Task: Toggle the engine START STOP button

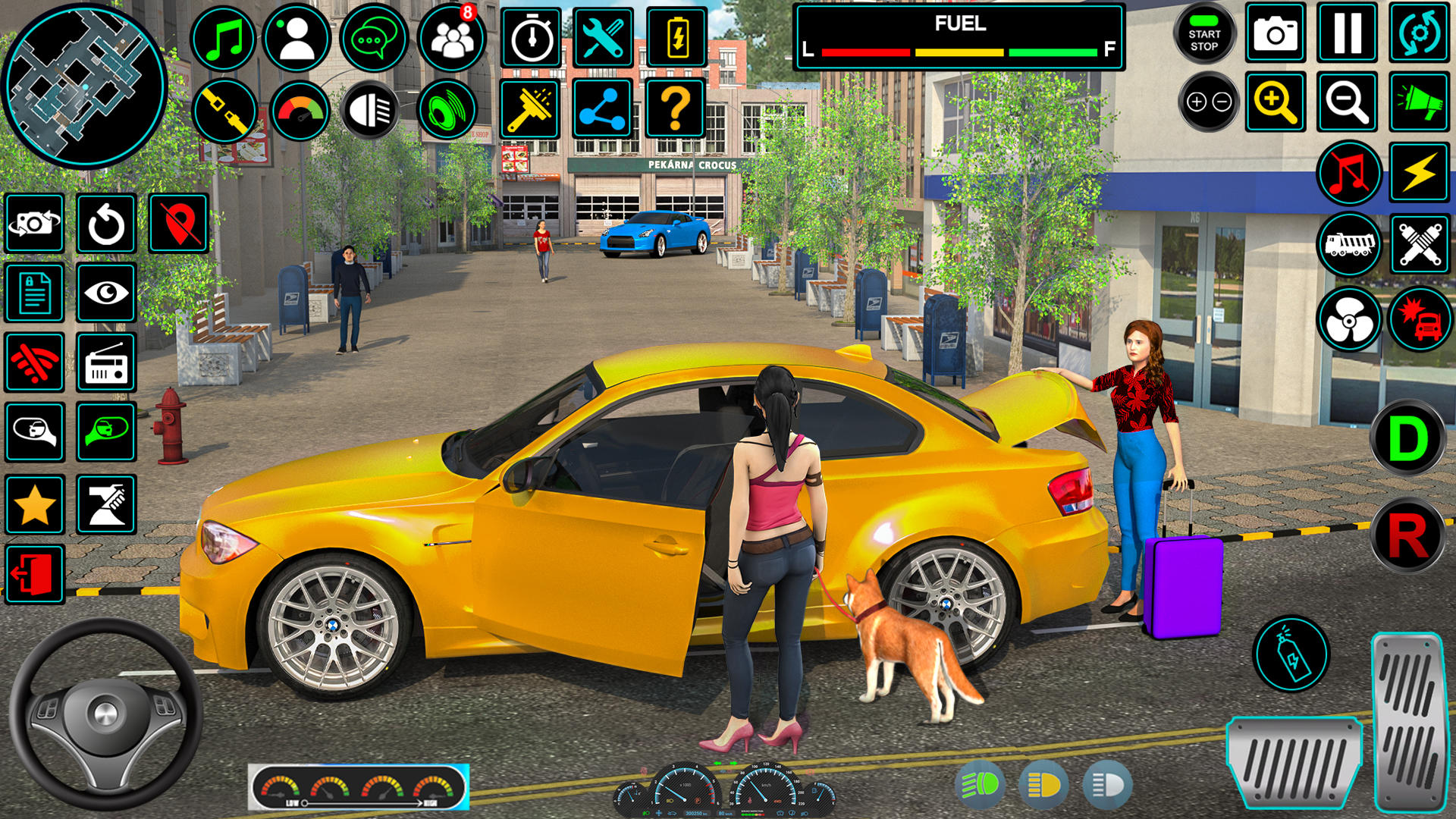Action: (1204, 34)
